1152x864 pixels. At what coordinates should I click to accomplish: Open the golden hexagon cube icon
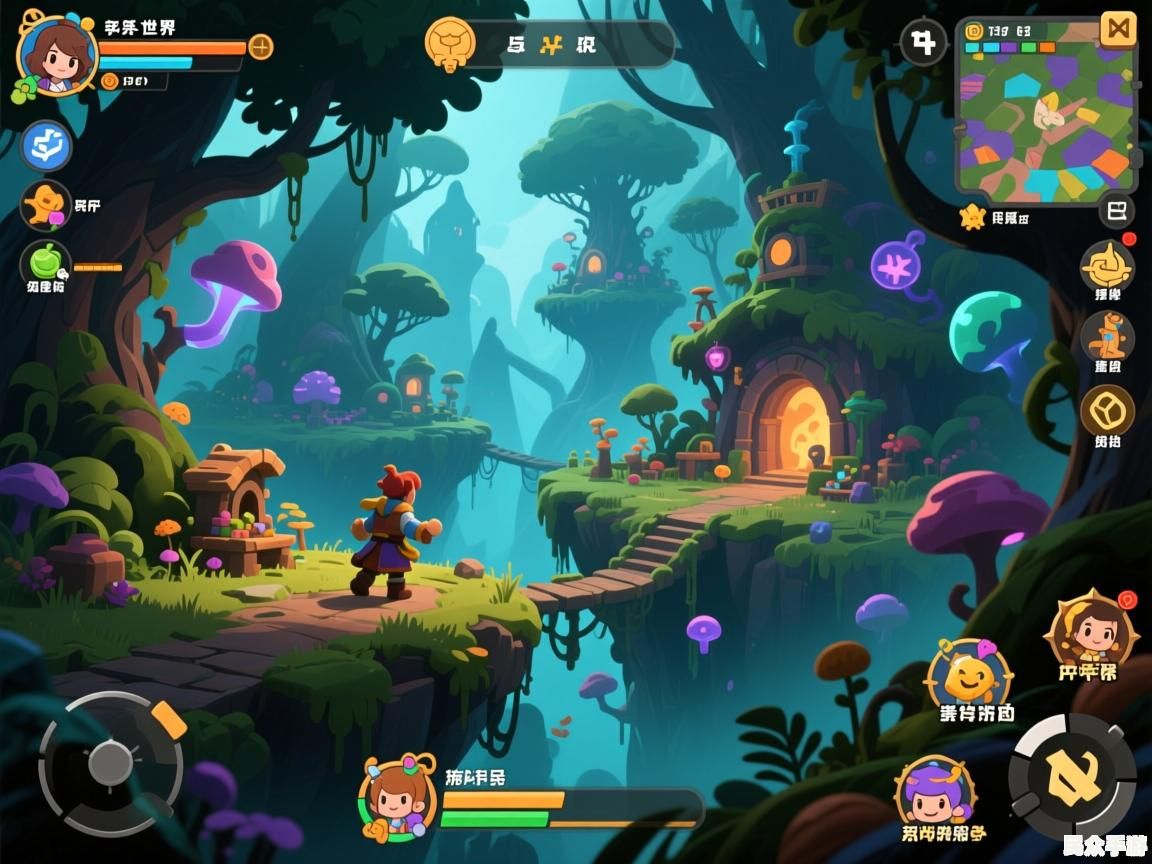1107,410
